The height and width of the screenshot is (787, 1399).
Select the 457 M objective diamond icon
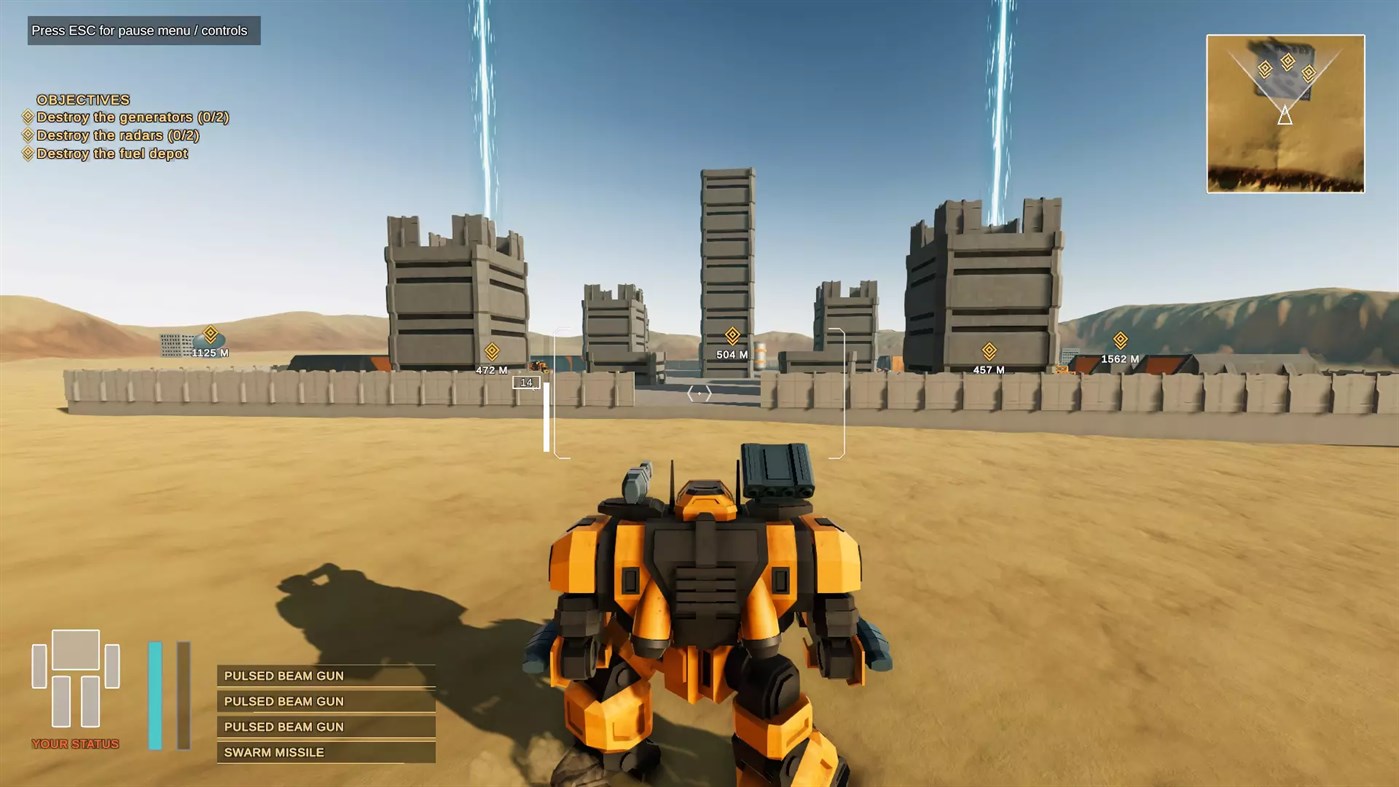(988, 351)
